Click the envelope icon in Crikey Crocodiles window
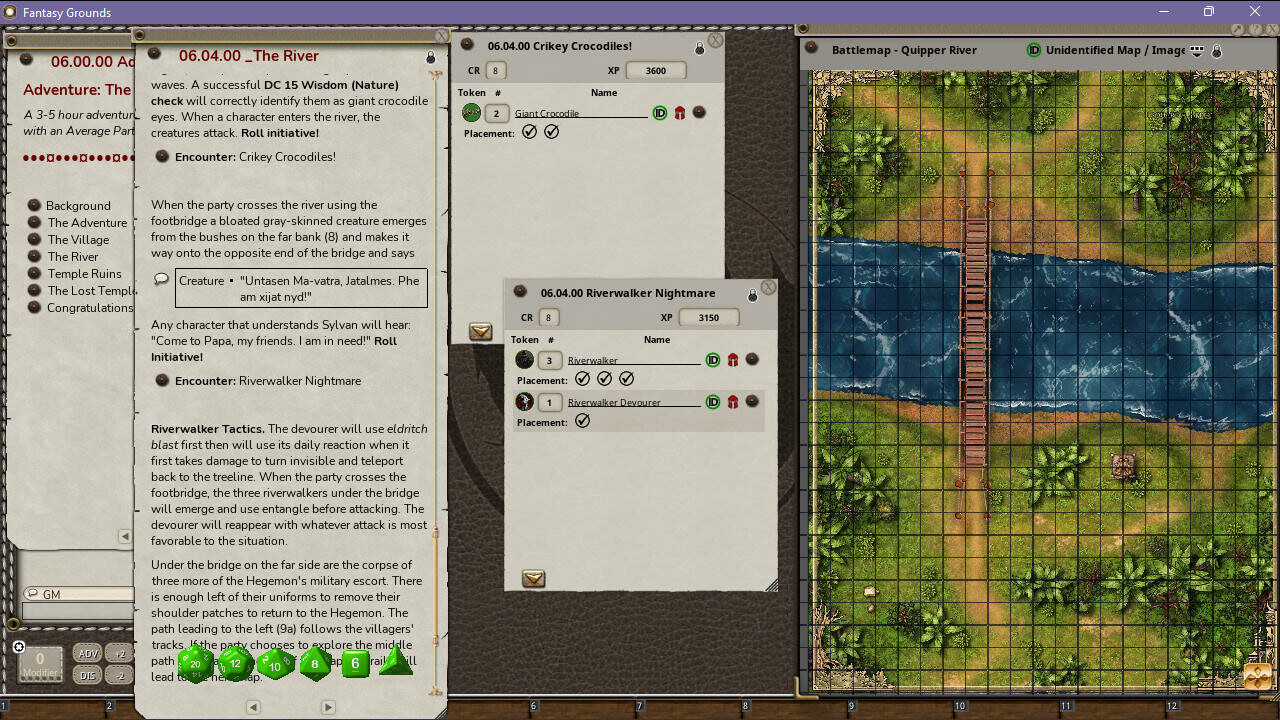Viewport: 1280px width, 720px height. click(x=481, y=331)
